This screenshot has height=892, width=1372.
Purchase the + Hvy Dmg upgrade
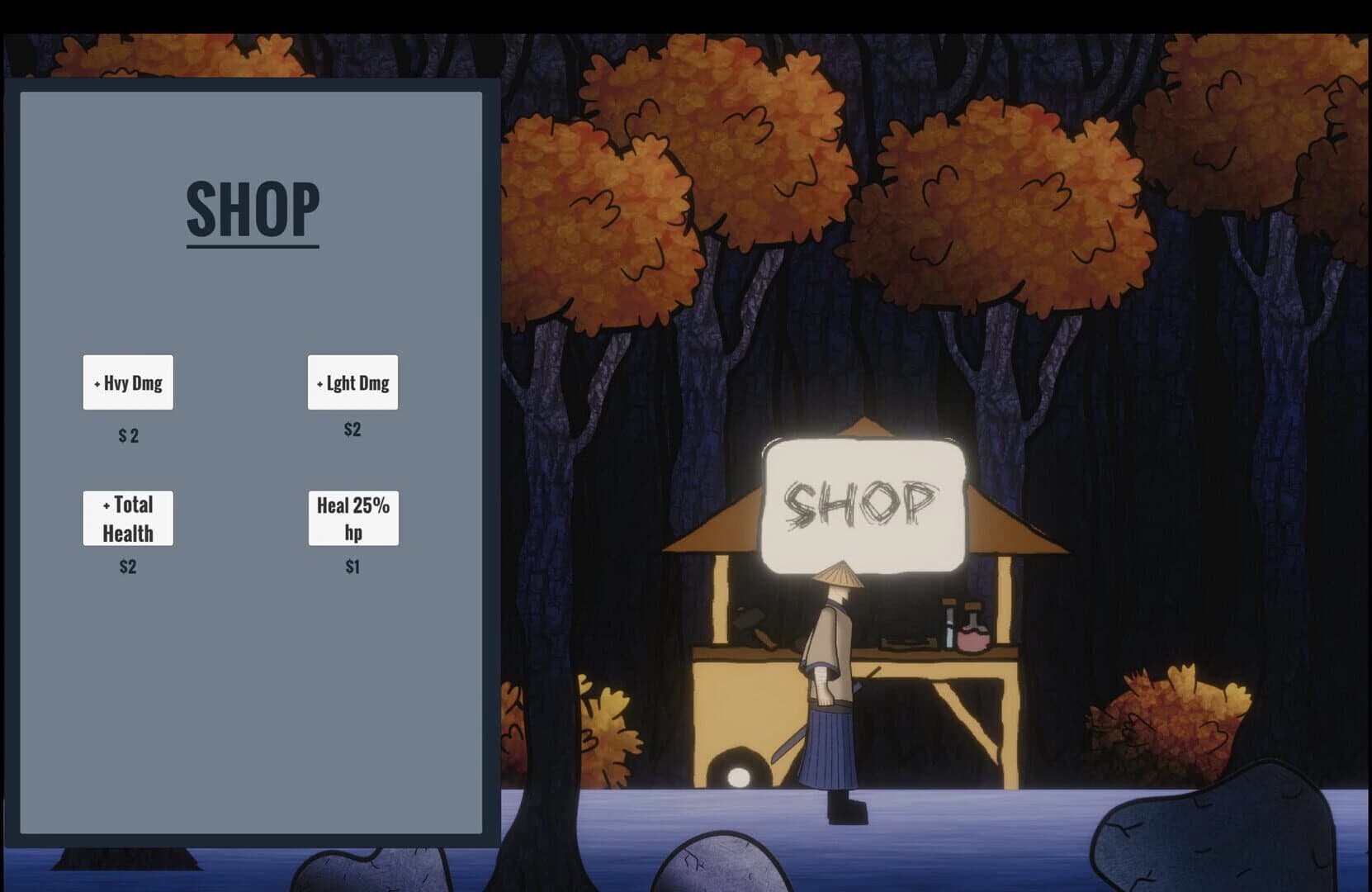pyautogui.click(x=128, y=382)
